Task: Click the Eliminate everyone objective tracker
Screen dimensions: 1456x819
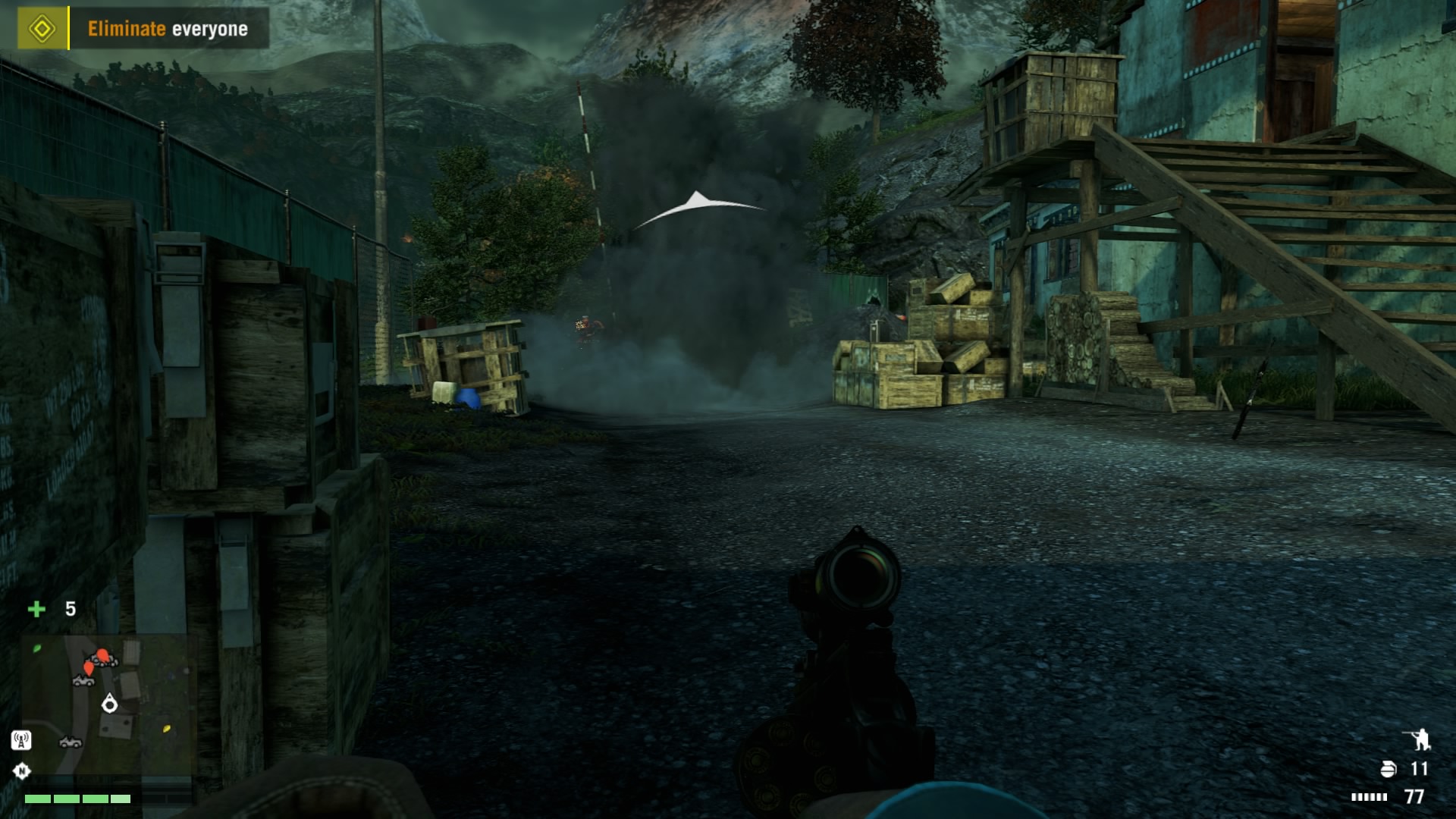Action: pos(168,29)
